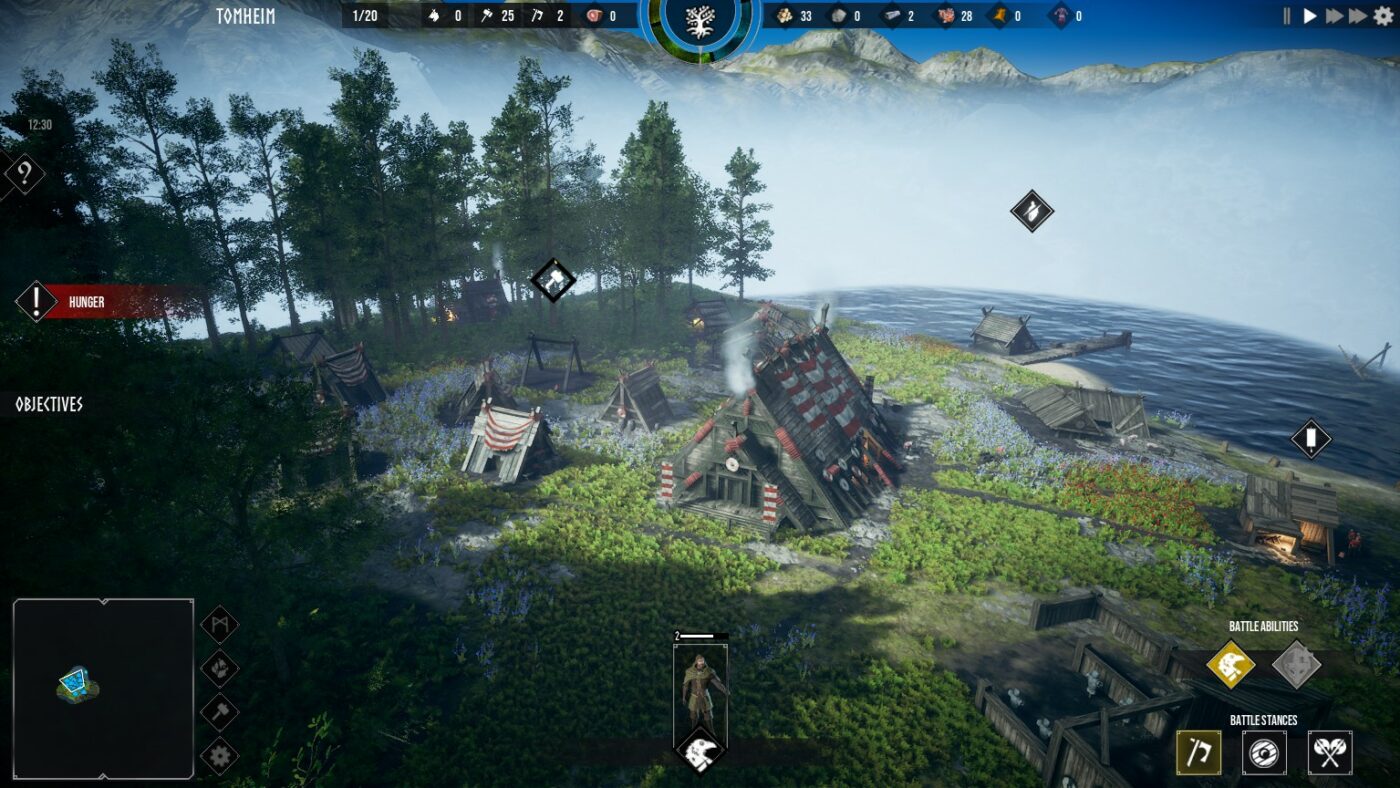This screenshot has width=1400, height=788.
Task: Open the settings gear at top right
Action: [x=1385, y=15]
